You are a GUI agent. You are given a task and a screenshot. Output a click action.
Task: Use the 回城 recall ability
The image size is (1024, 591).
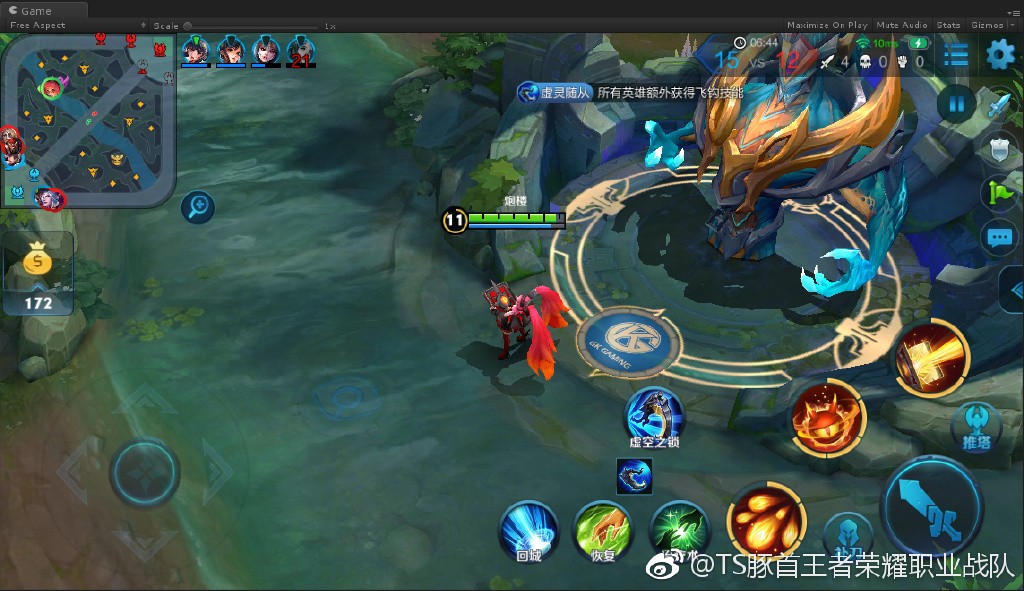pos(528,528)
